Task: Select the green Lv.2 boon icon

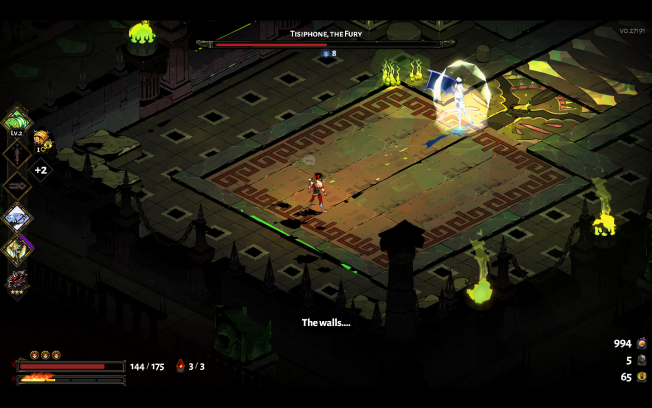Action: [17, 123]
